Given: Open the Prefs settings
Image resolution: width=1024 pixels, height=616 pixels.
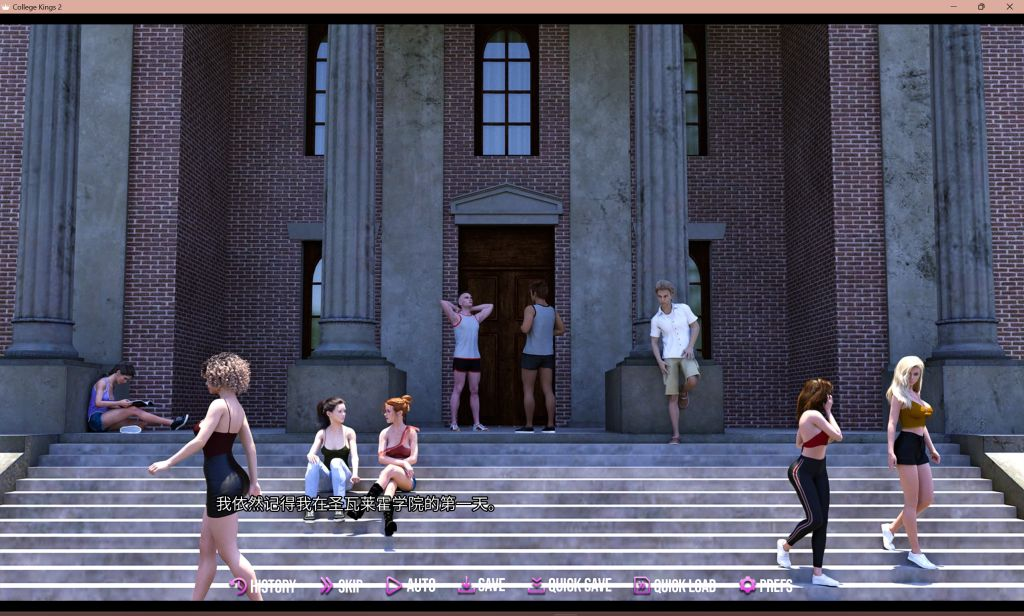Looking at the screenshot, I should [766, 586].
